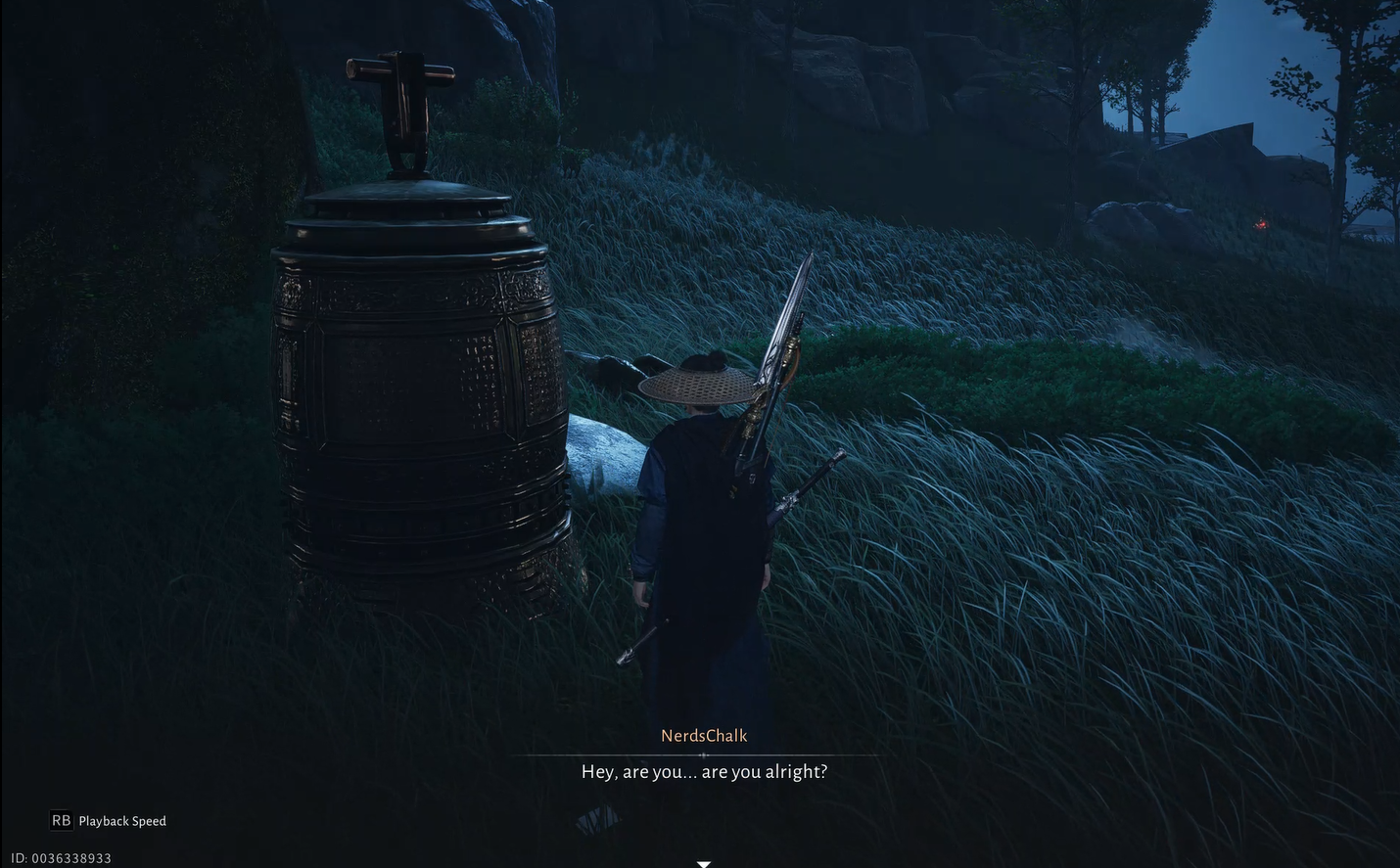
Task: Adjust the playback speed setting
Action: [x=122, y=820]
